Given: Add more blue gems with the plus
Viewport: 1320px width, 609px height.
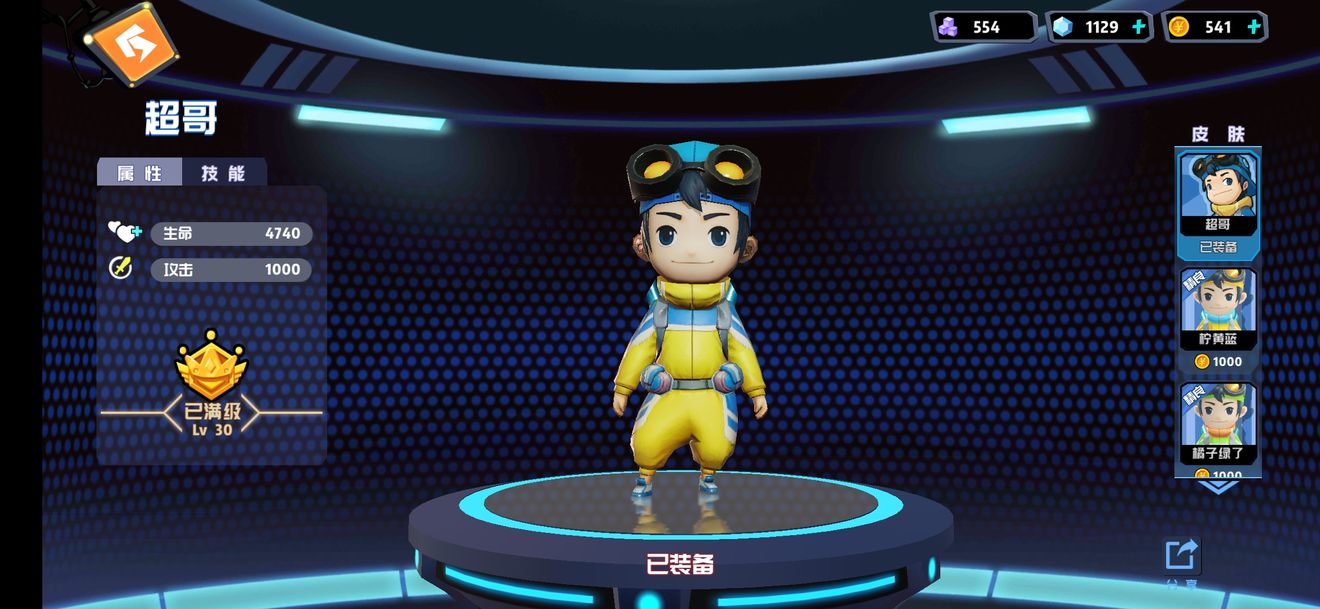Looking at the screenshot, I should pos(1138,27).
